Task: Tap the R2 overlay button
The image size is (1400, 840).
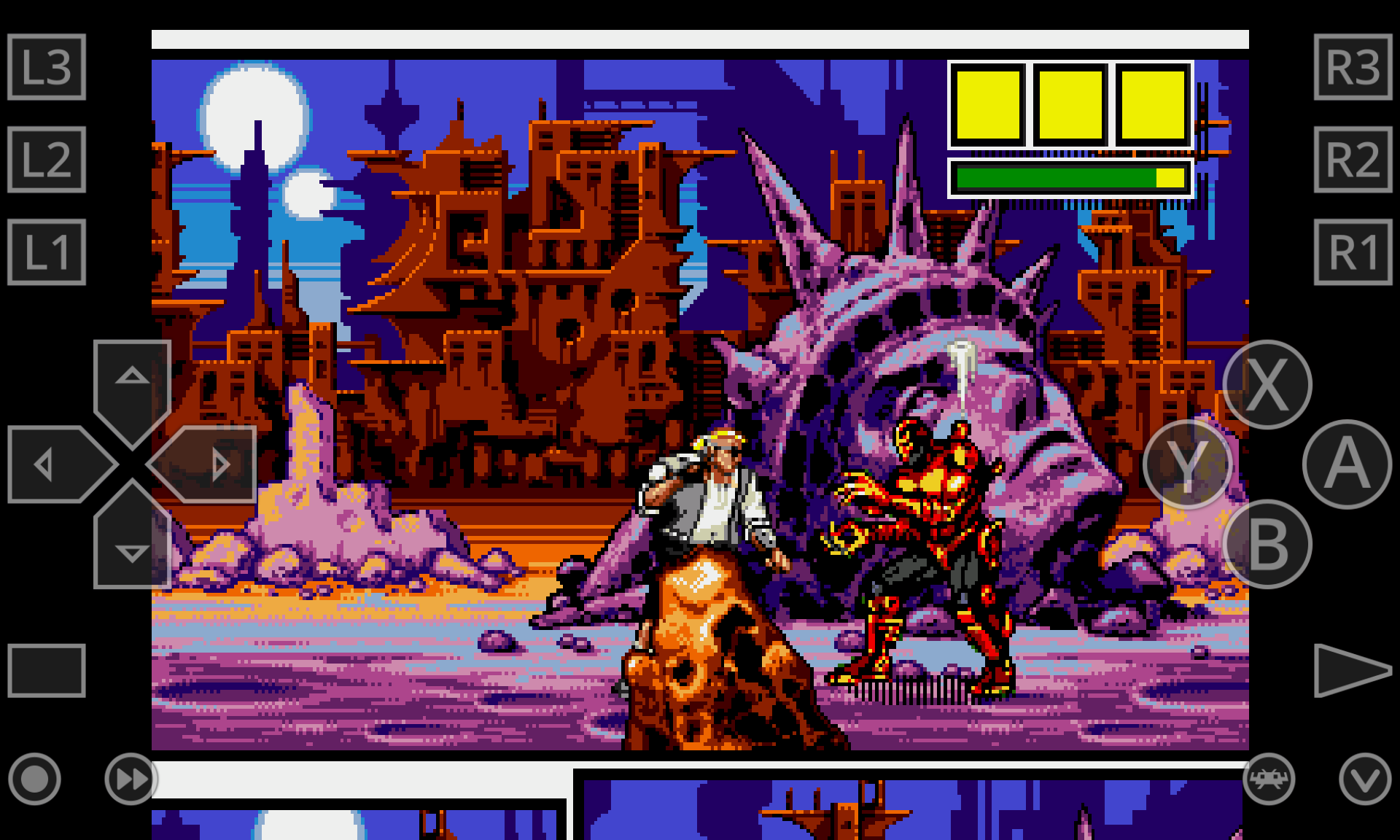Action: coord(1353,160)
